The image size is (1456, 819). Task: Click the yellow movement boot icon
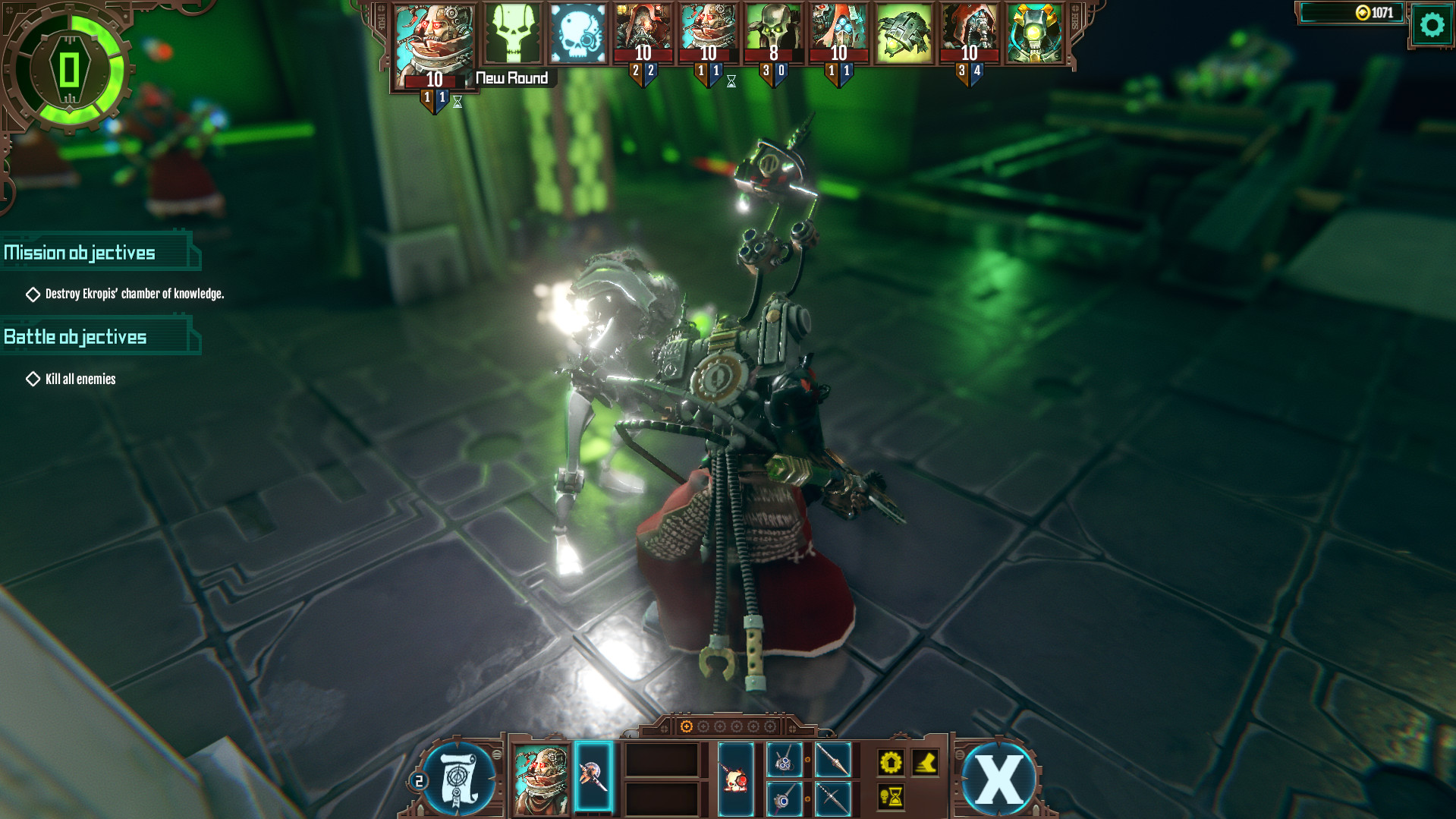tap(926, 762)
